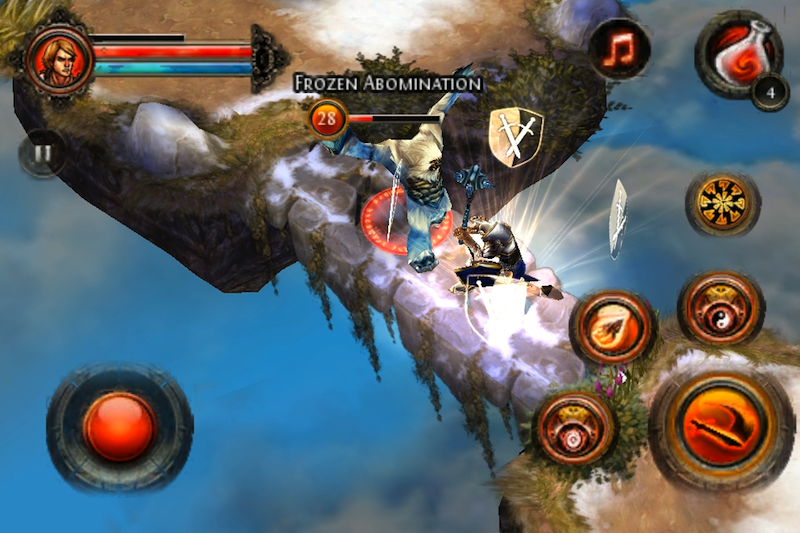This screenshot has width=800, height=533.
Task: Trigger the flaming arrowhead skill
Action: point(613,328)
